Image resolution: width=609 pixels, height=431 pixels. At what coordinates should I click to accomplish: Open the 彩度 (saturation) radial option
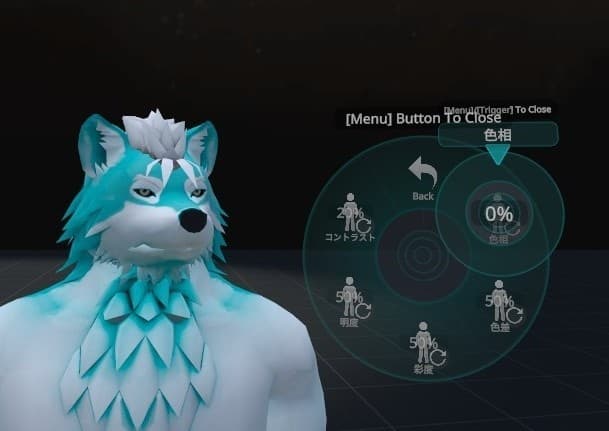[423, 345]
